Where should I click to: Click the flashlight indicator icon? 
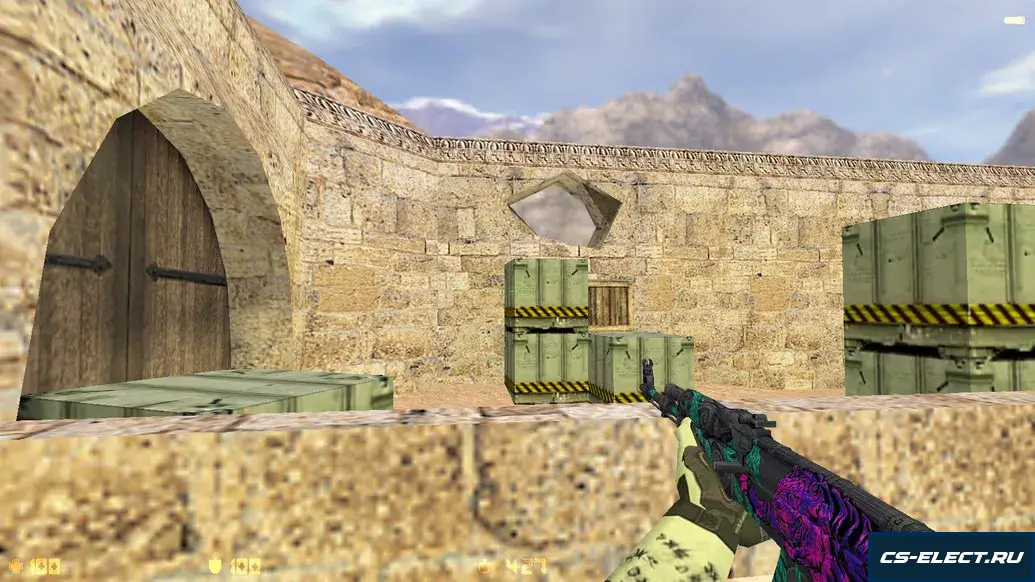[x=1013, y=19]
